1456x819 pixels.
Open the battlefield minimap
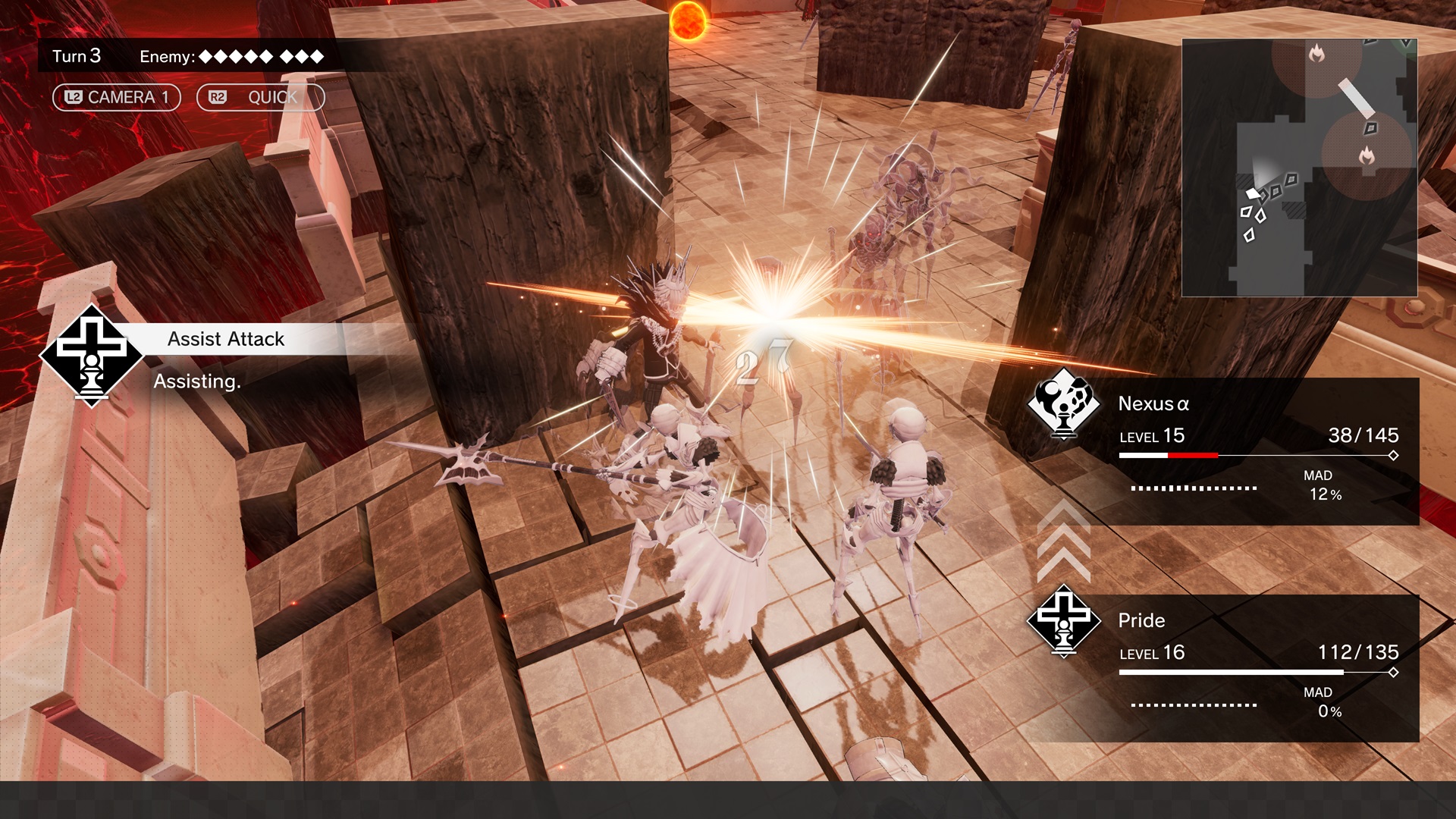click(1299, 168)
